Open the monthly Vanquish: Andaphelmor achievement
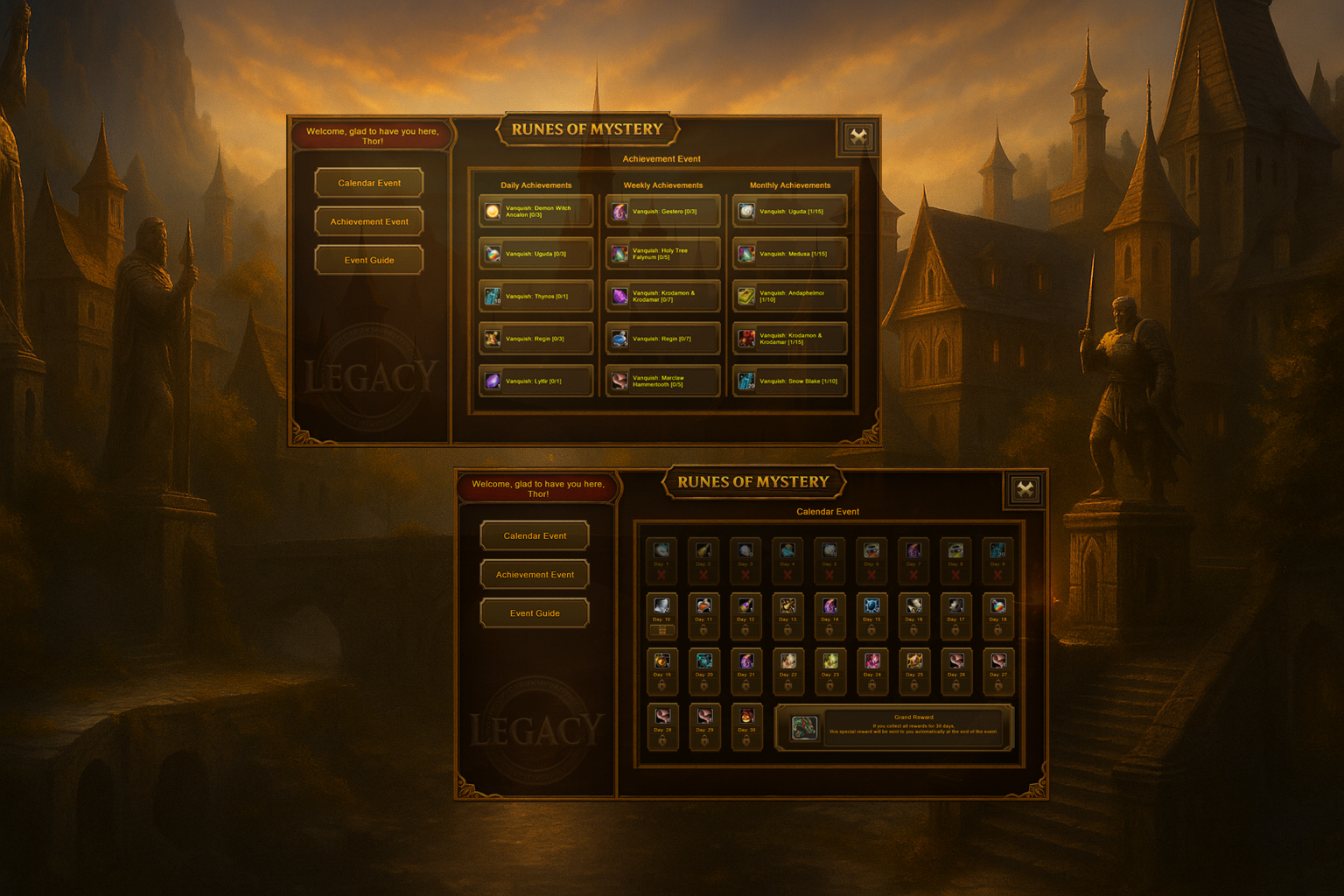The width and height of the screenshot is (1344, 896). (790, 297)
